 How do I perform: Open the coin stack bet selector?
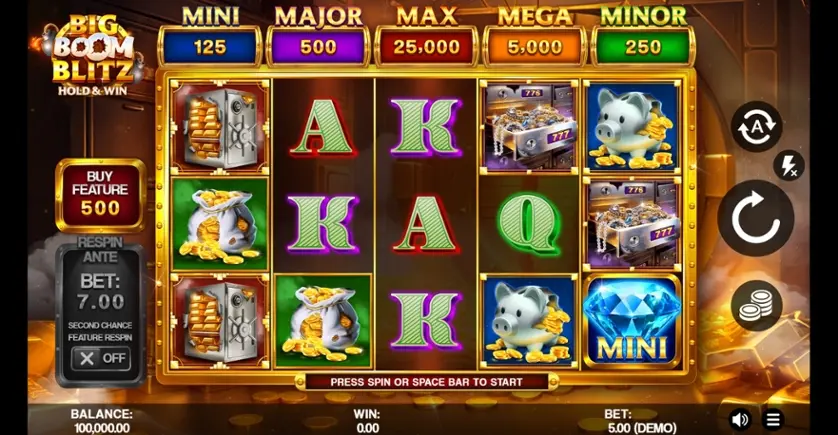[756, 306]
